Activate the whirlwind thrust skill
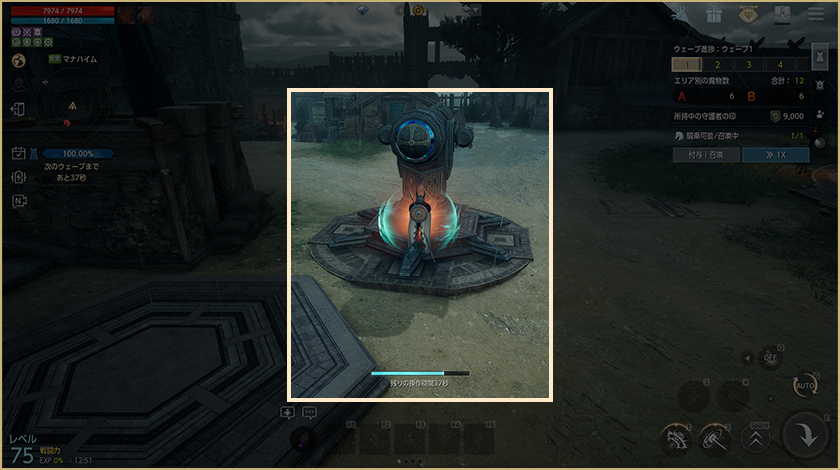The height and width of the screenshot is (470, 840). (x=716, y=436)
